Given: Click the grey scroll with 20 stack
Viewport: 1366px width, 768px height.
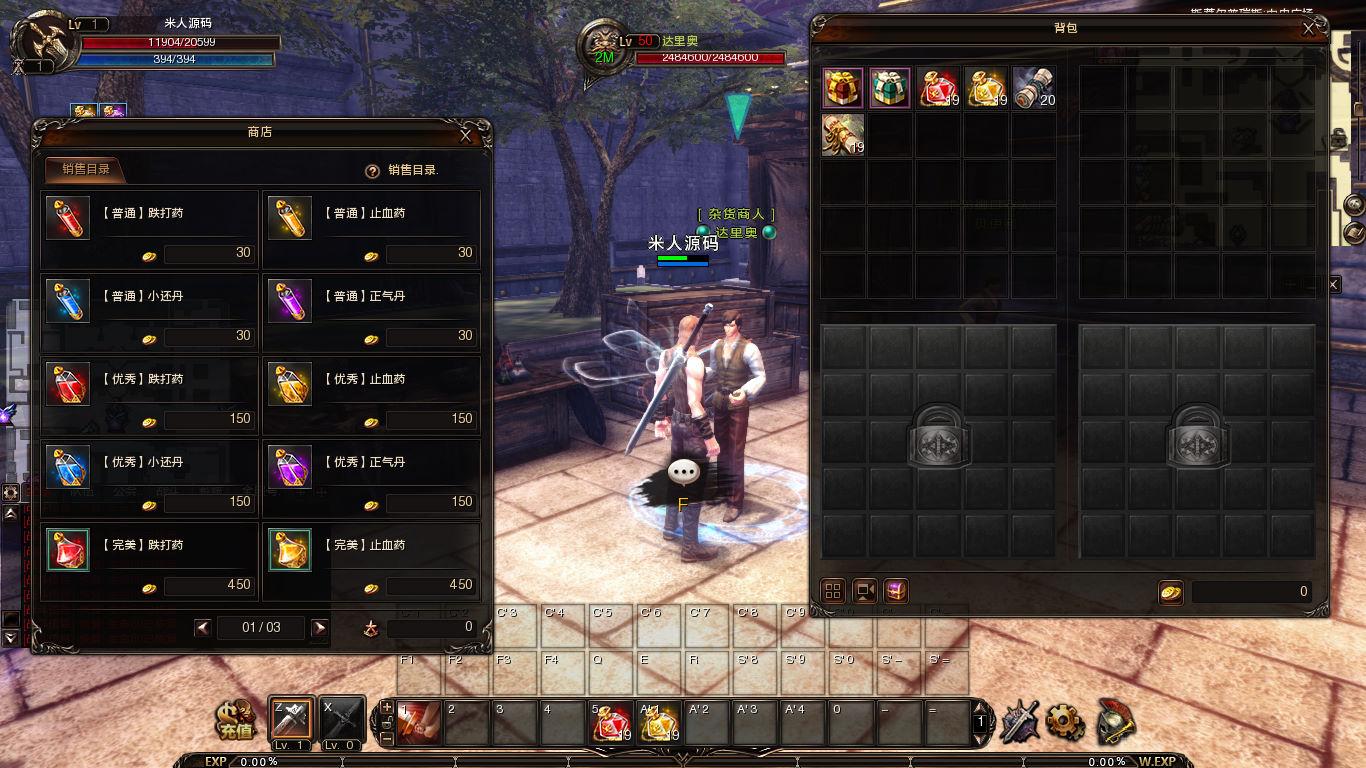Looking at the screenshot, I should pyautogui.click(x=1033, y=88).
